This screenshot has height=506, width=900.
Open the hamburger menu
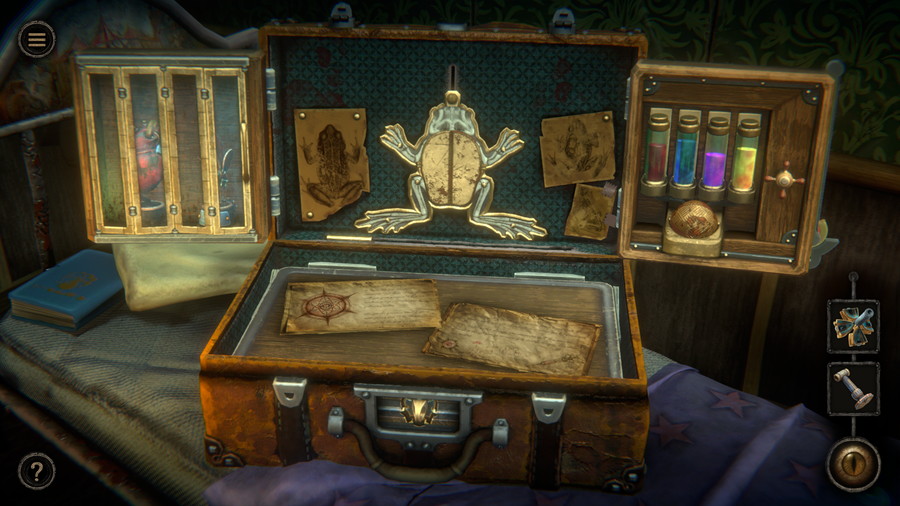click(x=37, y=39)
